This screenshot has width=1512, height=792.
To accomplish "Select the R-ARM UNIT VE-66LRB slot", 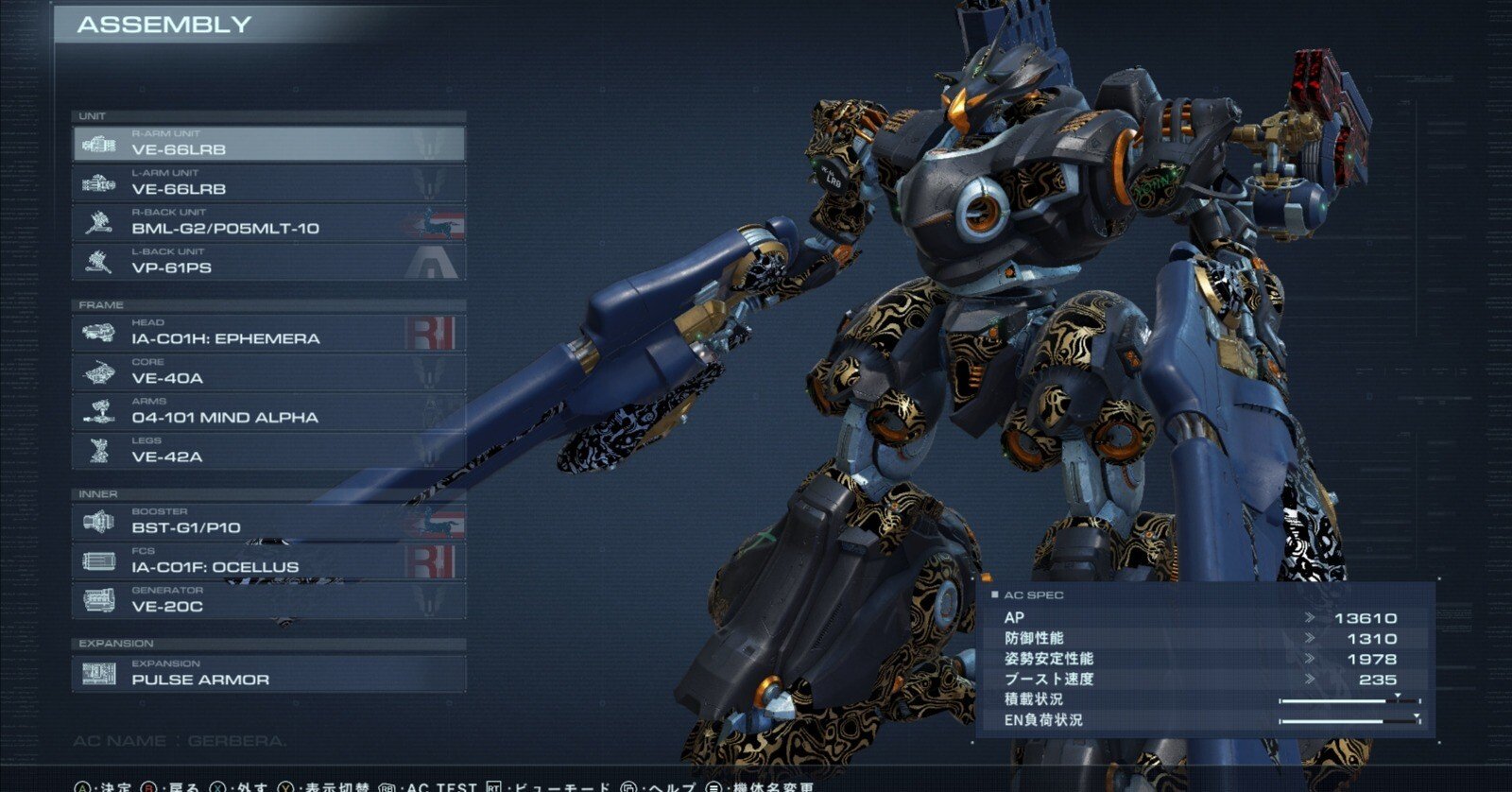I will [x=268, y=144].
